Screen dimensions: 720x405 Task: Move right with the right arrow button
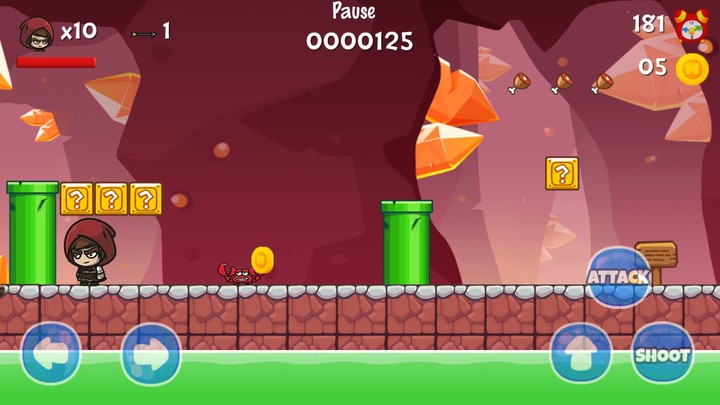[x=151, y=353]
